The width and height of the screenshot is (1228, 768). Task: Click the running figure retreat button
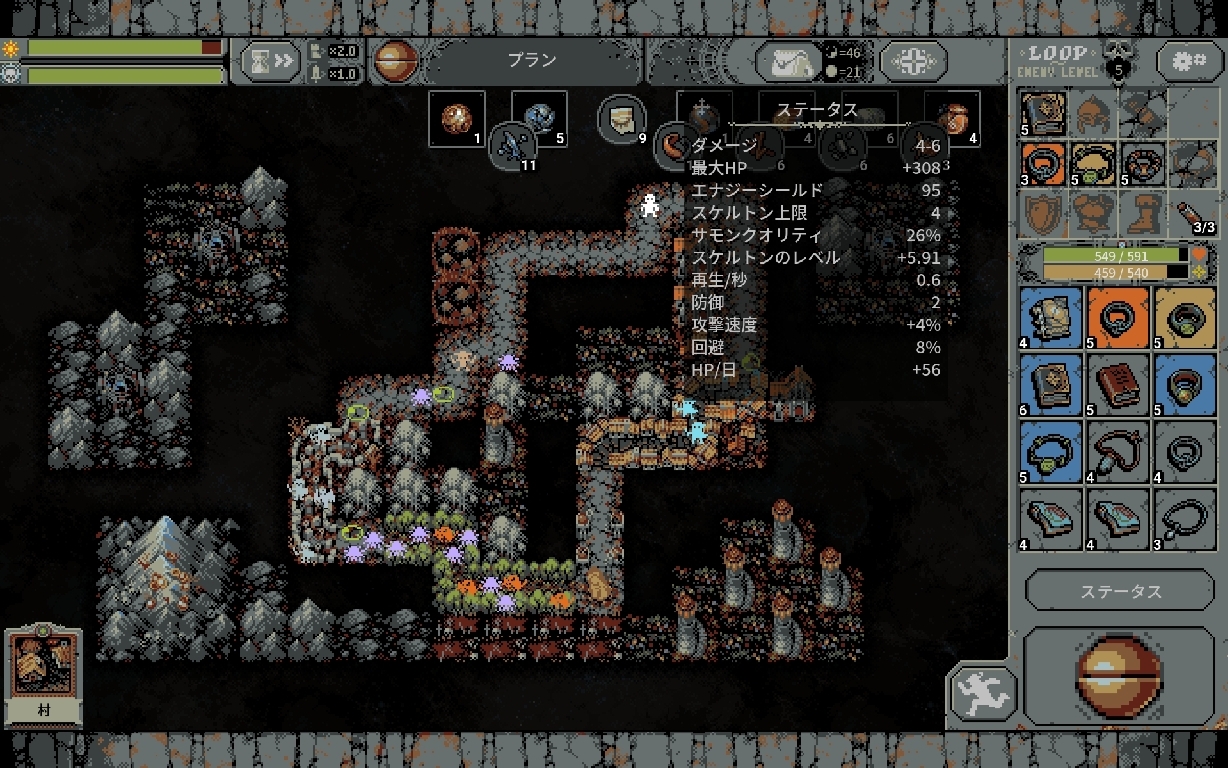[x=983, y=693]
